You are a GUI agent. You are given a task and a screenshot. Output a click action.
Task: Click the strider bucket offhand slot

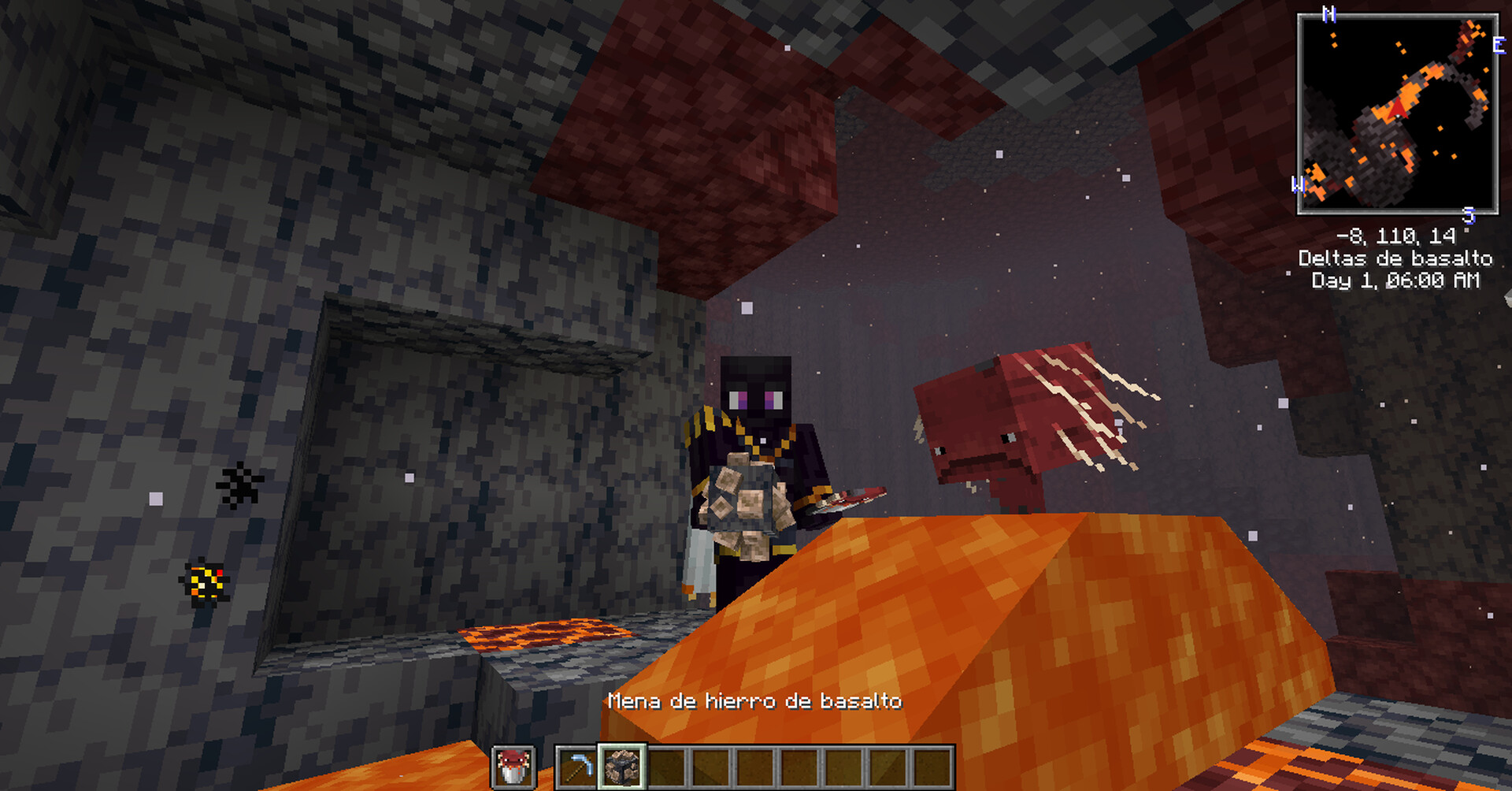point(513,767)
